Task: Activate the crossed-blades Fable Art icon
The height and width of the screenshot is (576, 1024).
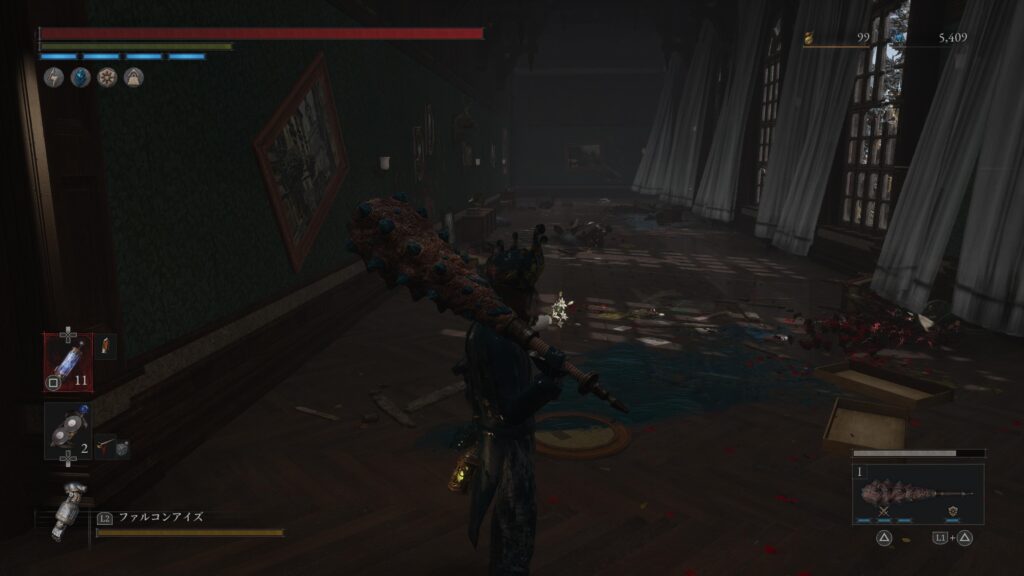Action: (884, 512)
